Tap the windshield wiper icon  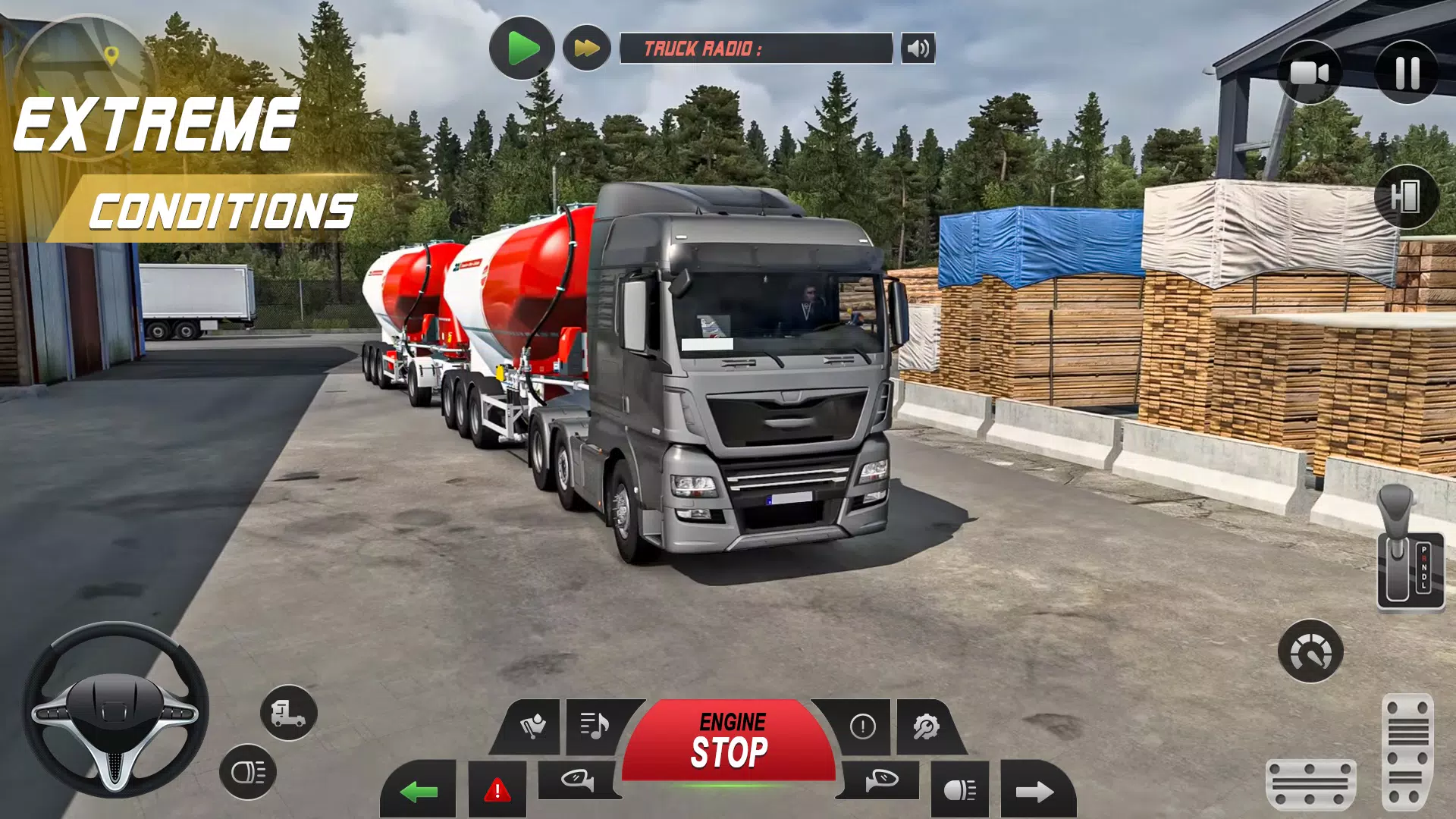pos(532,726)
